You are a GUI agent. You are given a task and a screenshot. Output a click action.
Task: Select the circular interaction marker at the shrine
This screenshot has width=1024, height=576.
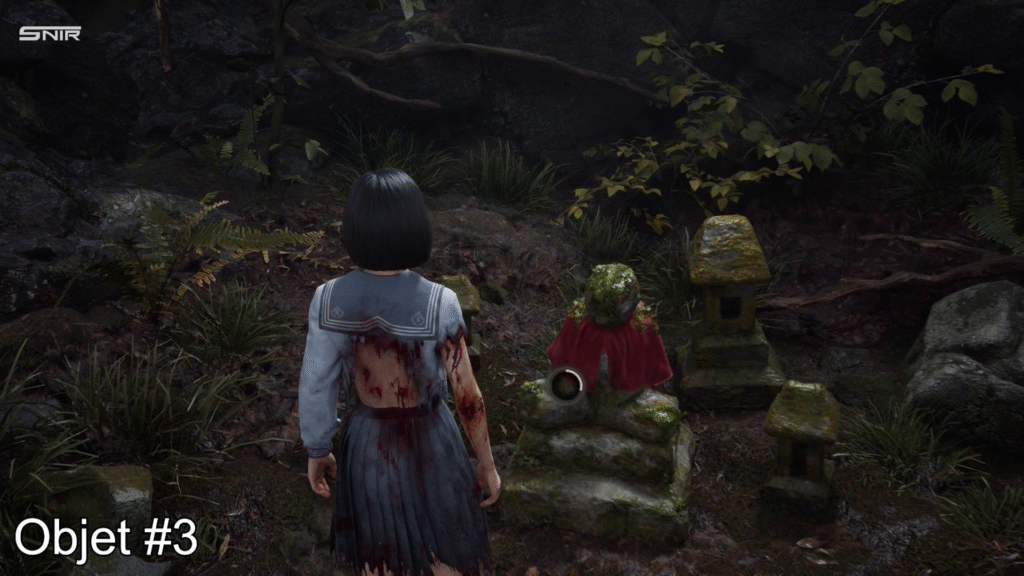point(567,385)
